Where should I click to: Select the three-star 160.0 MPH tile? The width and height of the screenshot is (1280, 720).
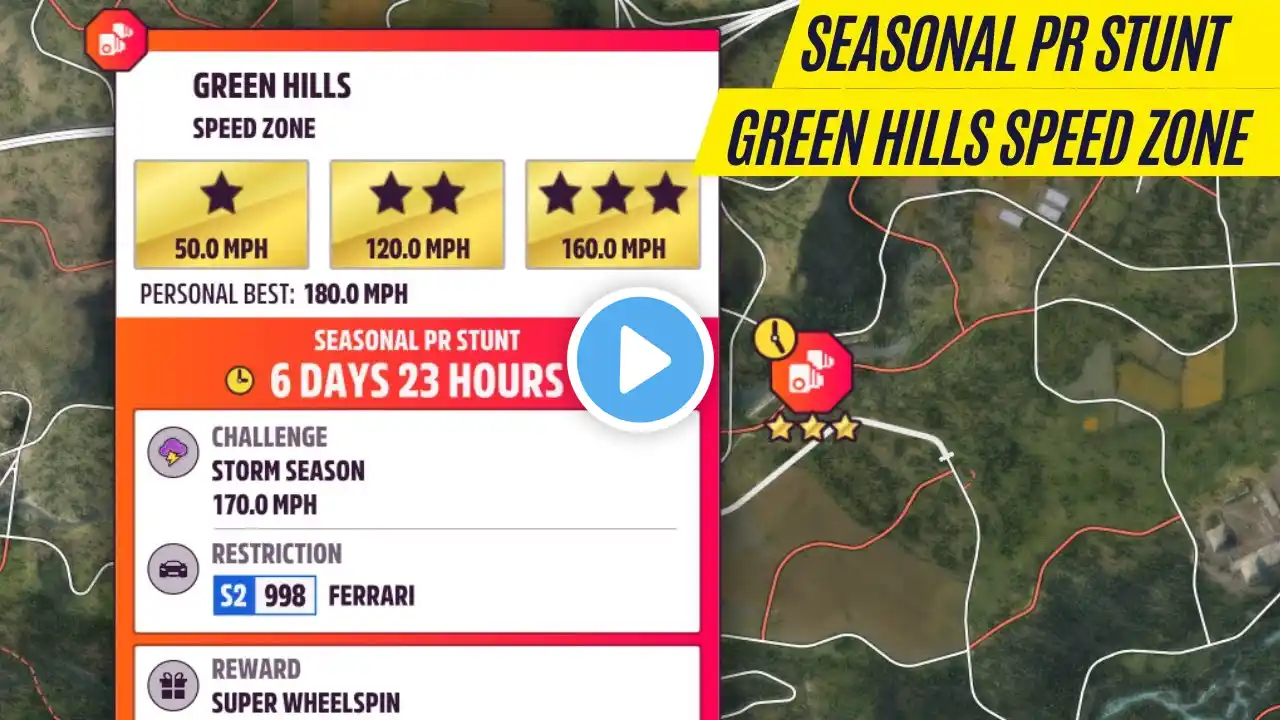tap(612, 214)
